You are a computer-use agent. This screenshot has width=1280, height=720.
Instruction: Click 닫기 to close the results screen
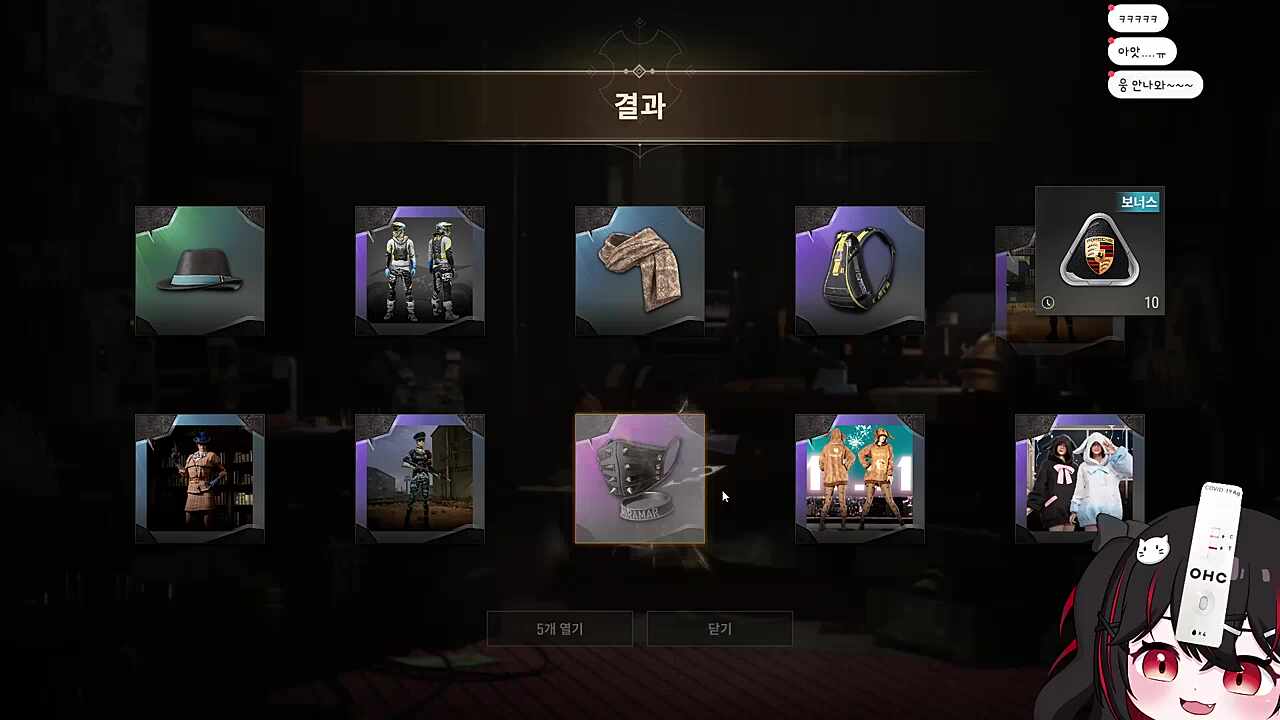point(719,628)
